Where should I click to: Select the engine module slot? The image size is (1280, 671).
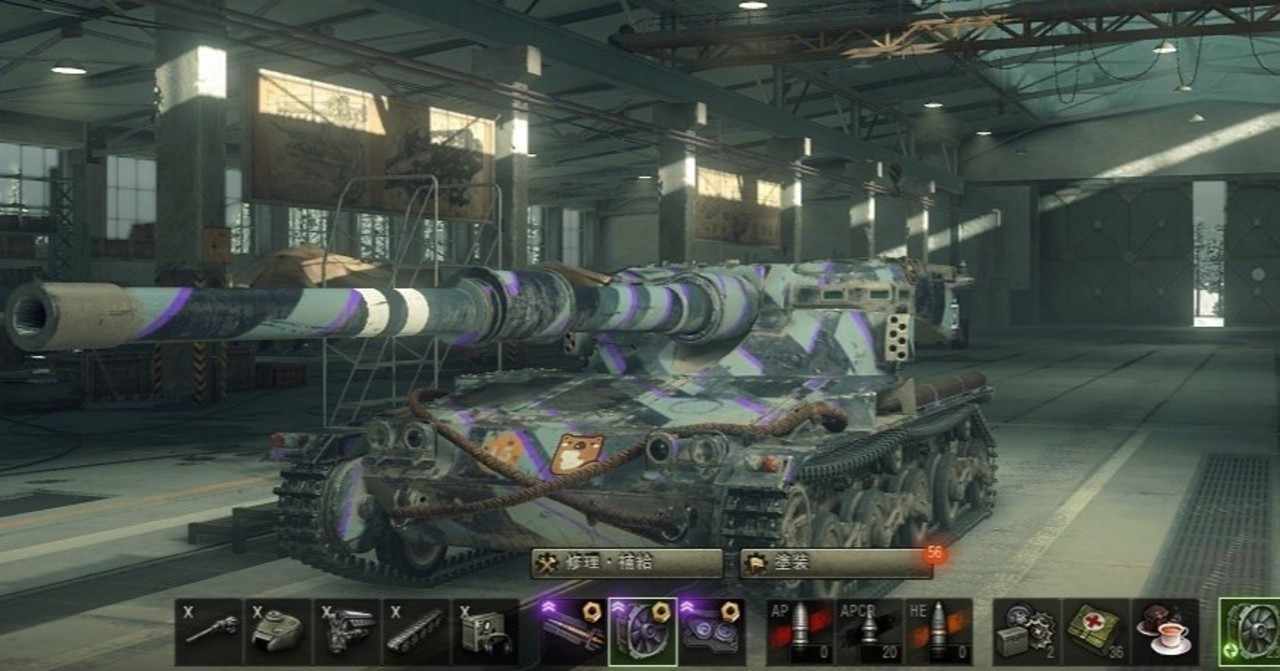347,632
